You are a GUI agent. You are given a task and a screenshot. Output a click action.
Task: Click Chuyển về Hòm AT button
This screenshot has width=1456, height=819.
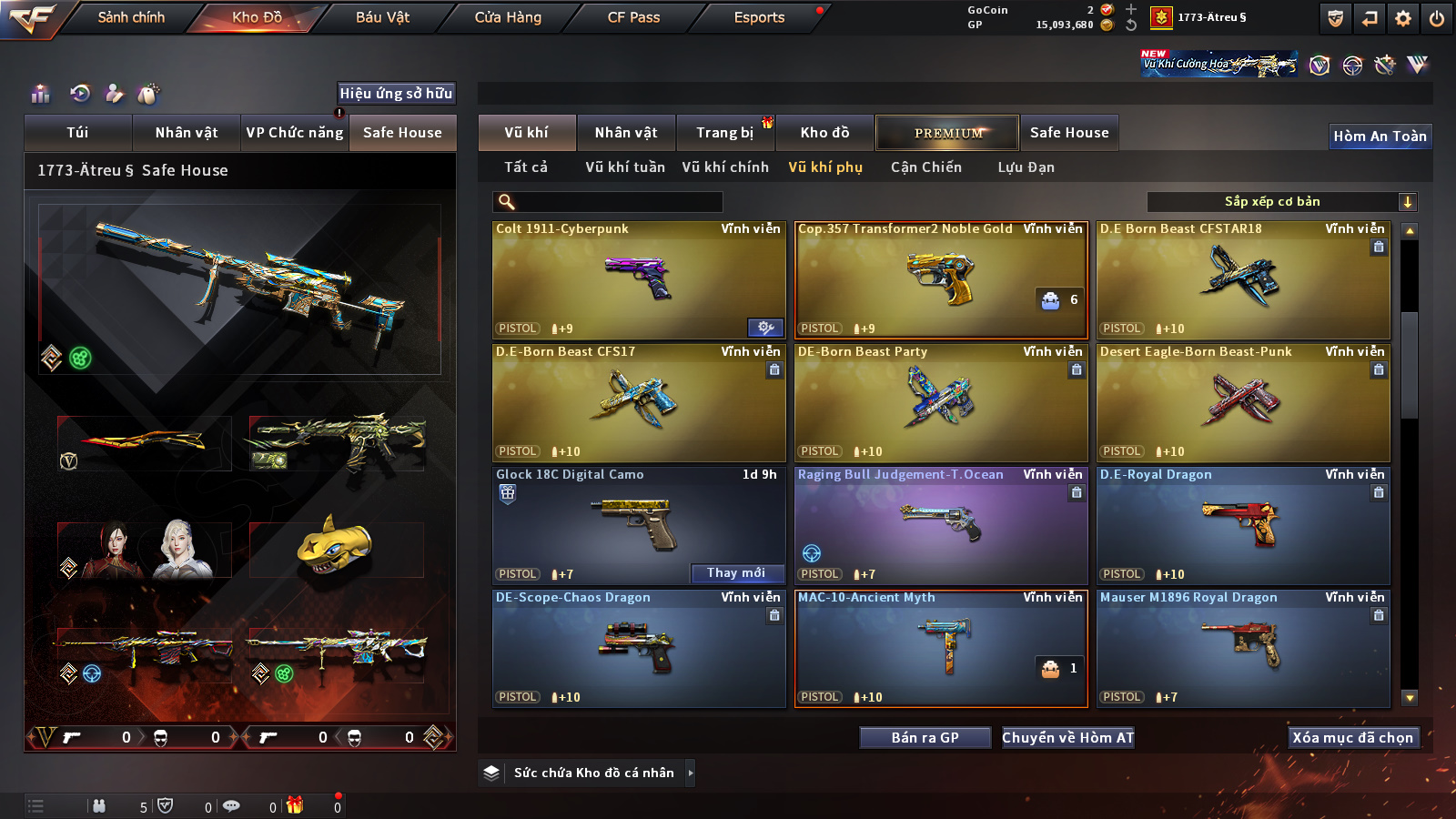(x=1067, y=738)
